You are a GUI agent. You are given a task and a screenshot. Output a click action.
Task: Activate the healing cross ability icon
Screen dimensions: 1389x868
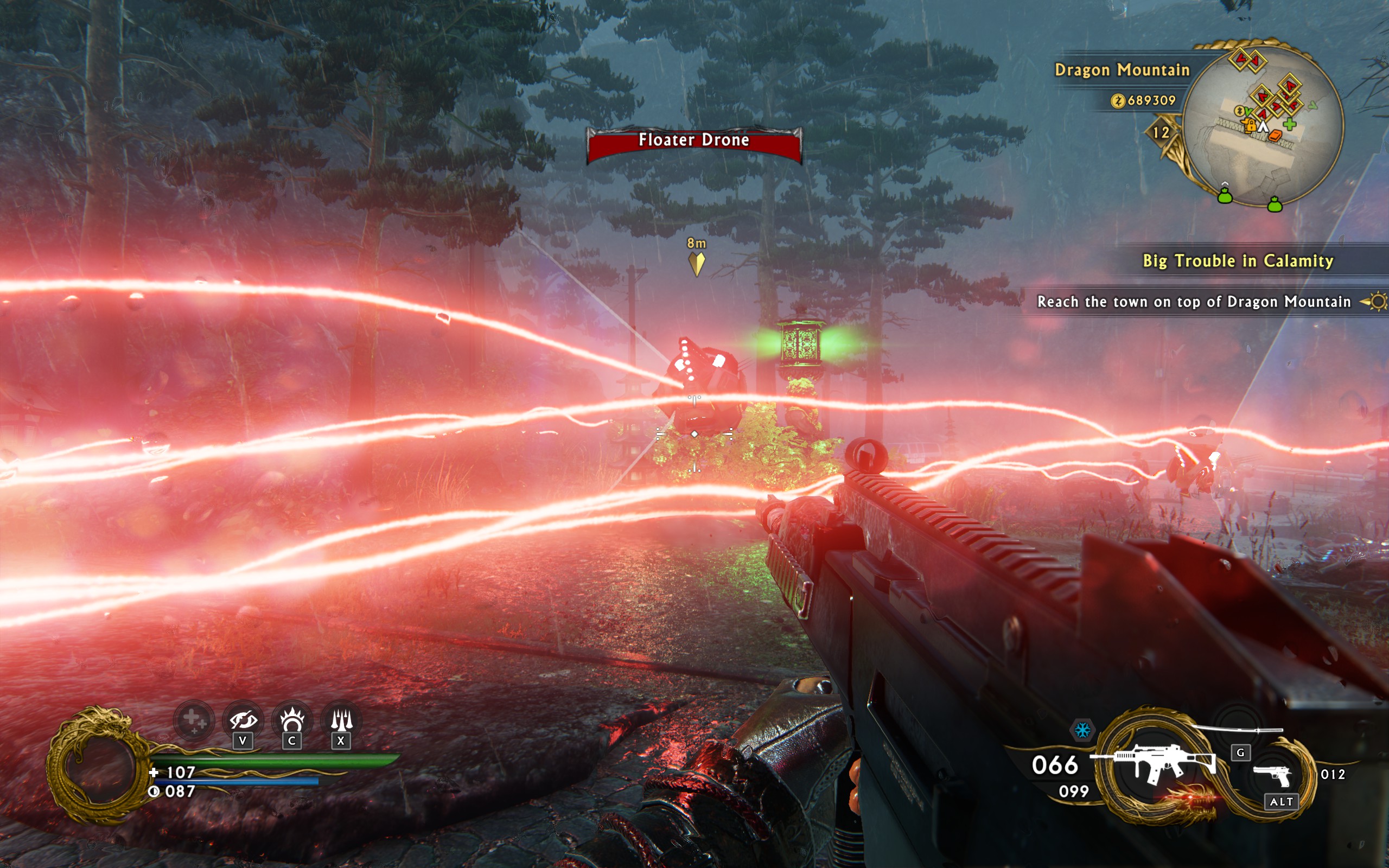(x=193, y=720)
